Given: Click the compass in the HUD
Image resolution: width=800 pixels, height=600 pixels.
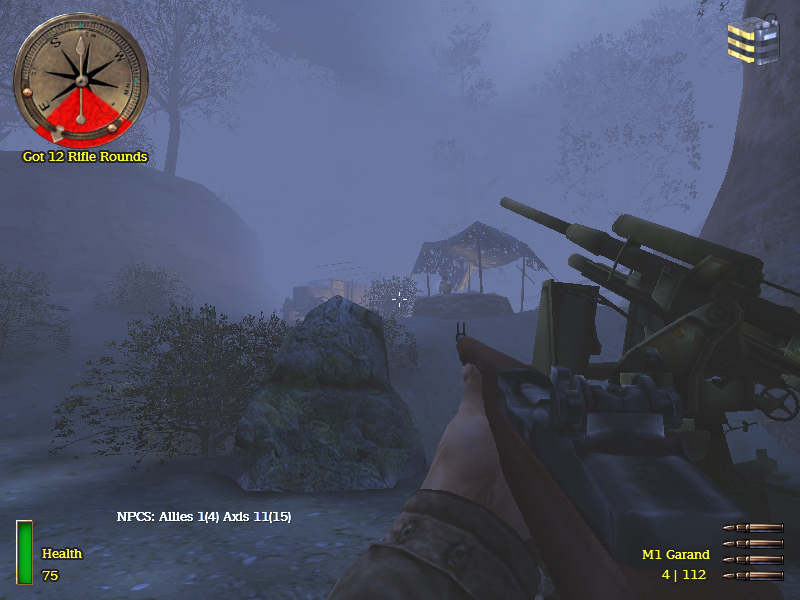Looking at the screenshot, I should click(x=80, y=78).
